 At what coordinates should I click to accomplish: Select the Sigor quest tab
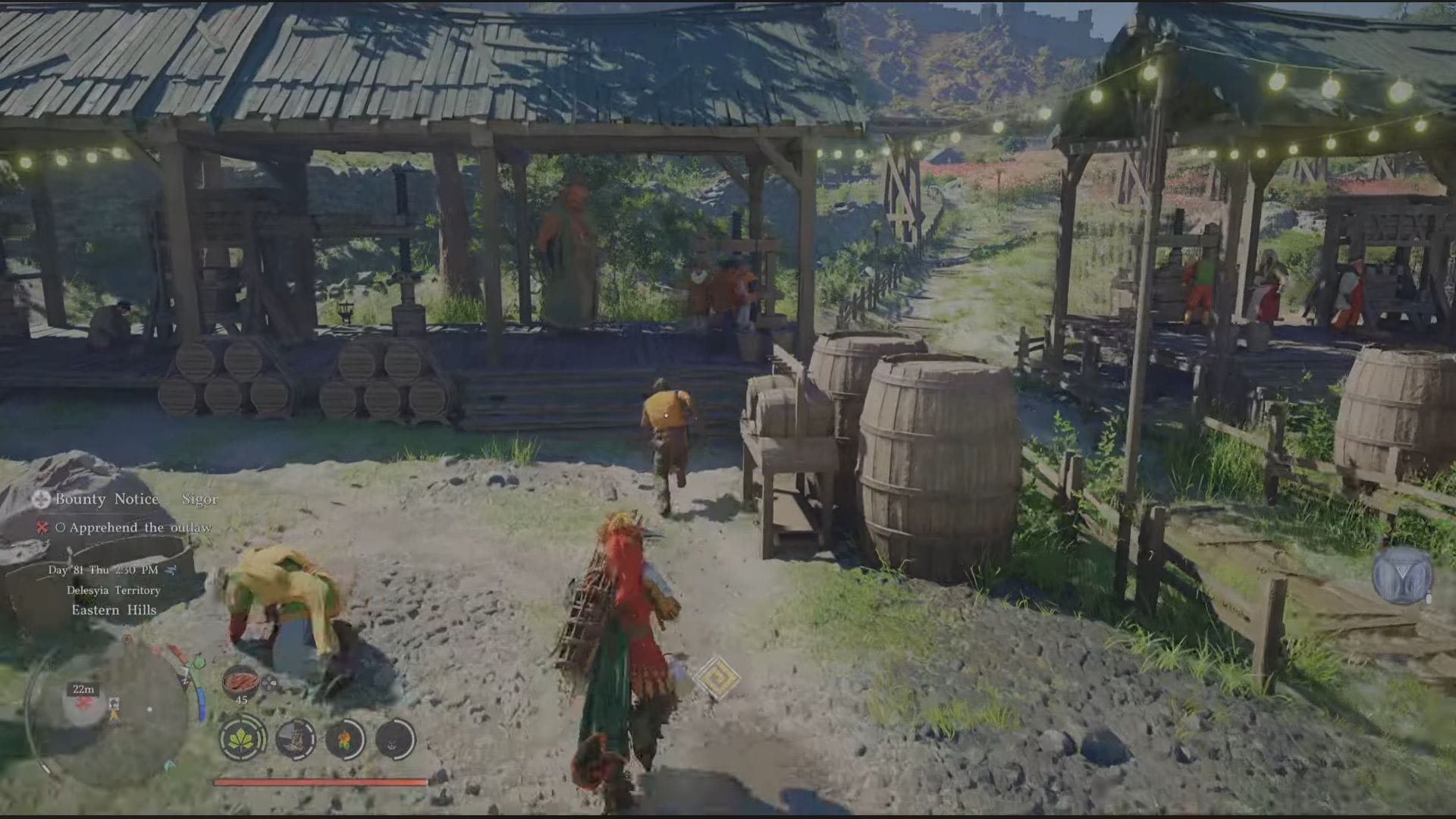click(199, 500)
